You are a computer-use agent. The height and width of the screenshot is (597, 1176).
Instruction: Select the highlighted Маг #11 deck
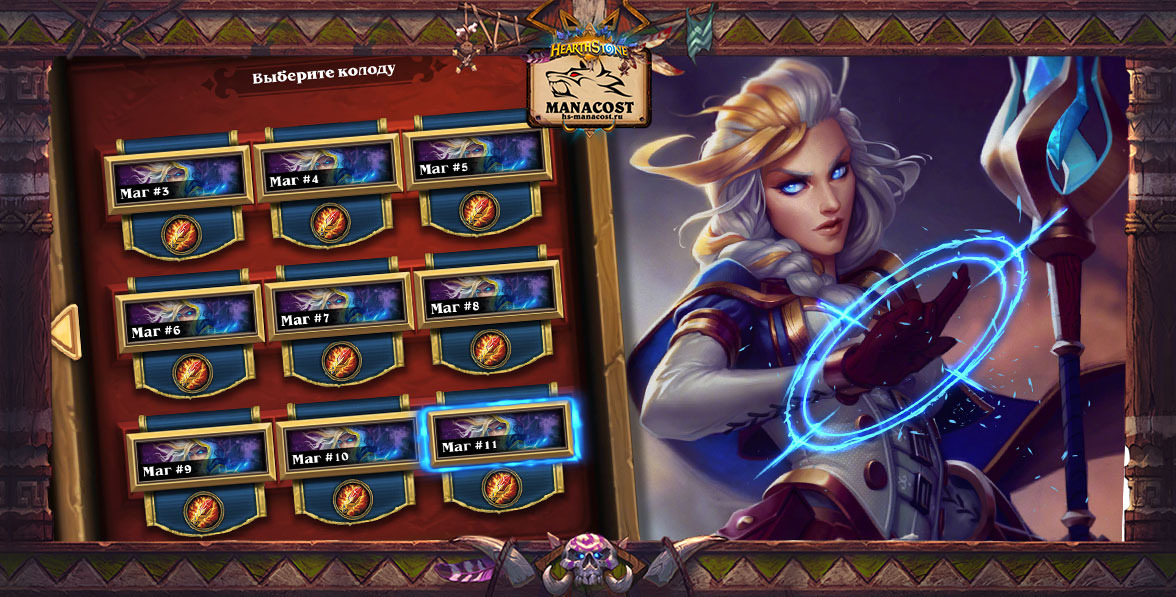(x=499, y=435)
